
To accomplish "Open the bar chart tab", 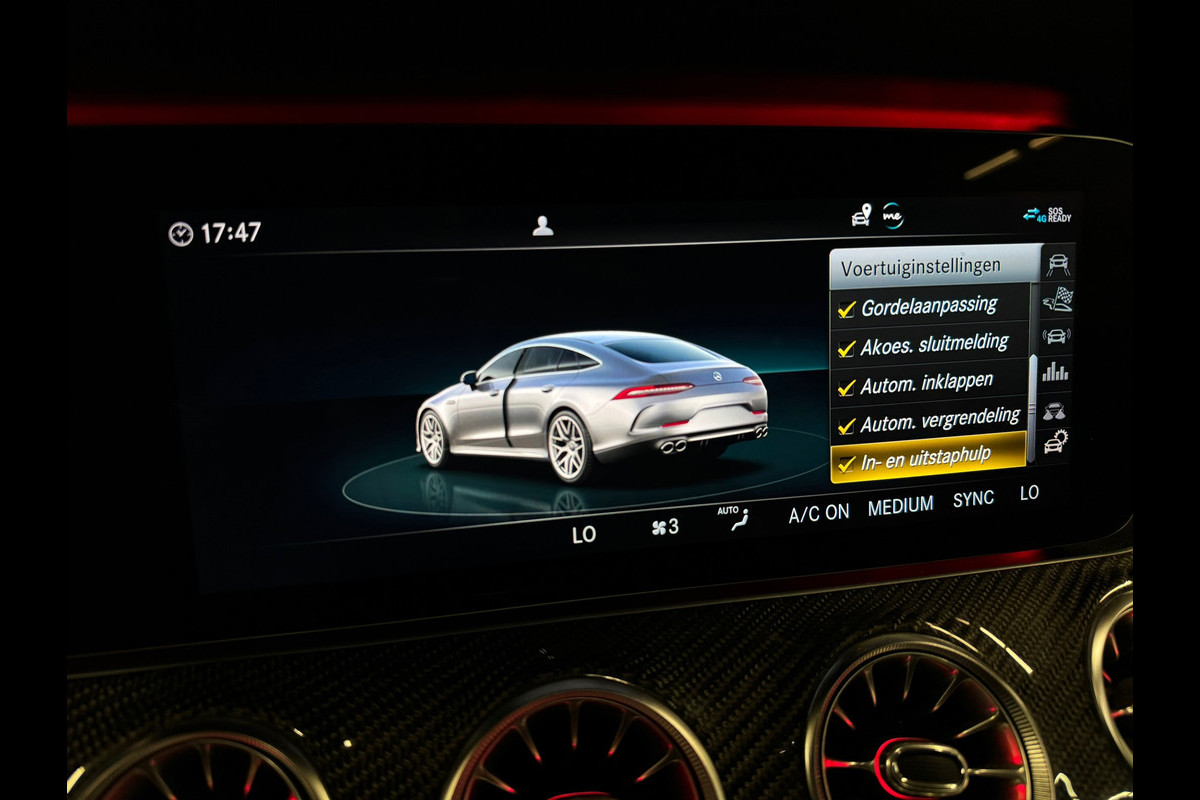I will pyautogui.click(x=1055, y=372).
